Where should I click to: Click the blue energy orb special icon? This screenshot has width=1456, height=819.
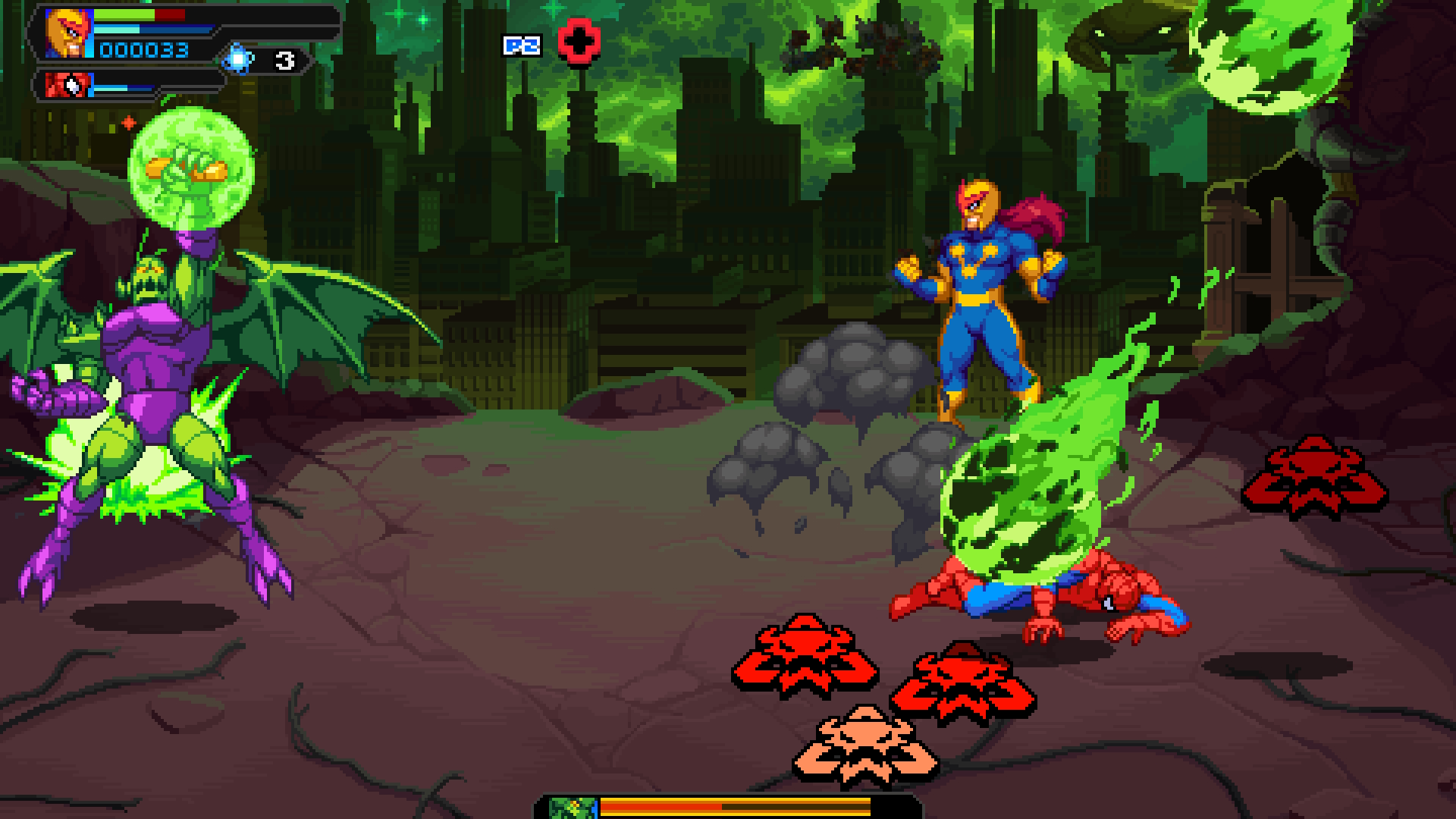point(238,60)
